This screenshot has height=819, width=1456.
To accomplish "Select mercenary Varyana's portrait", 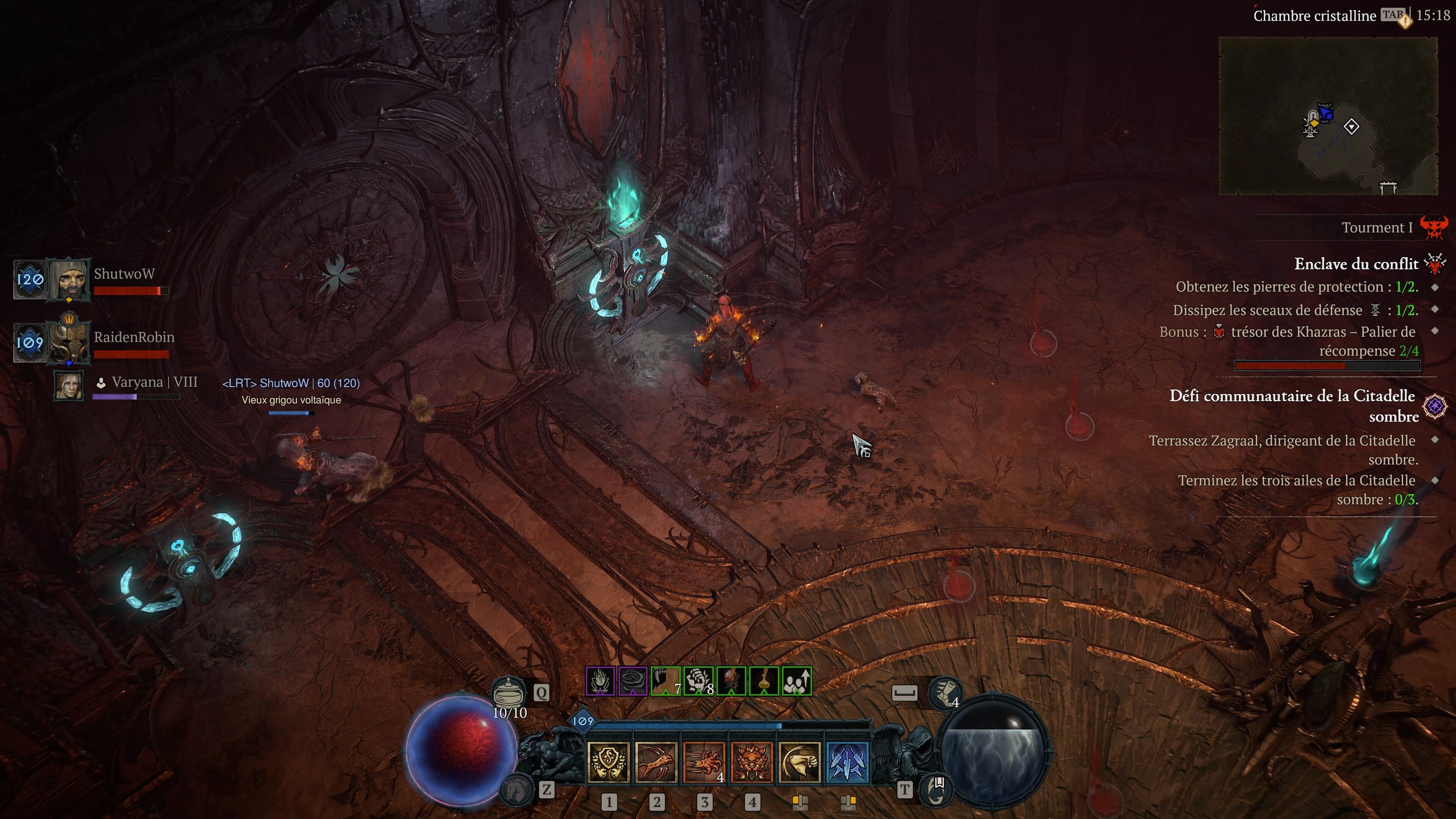I will [x=69, y=386].
